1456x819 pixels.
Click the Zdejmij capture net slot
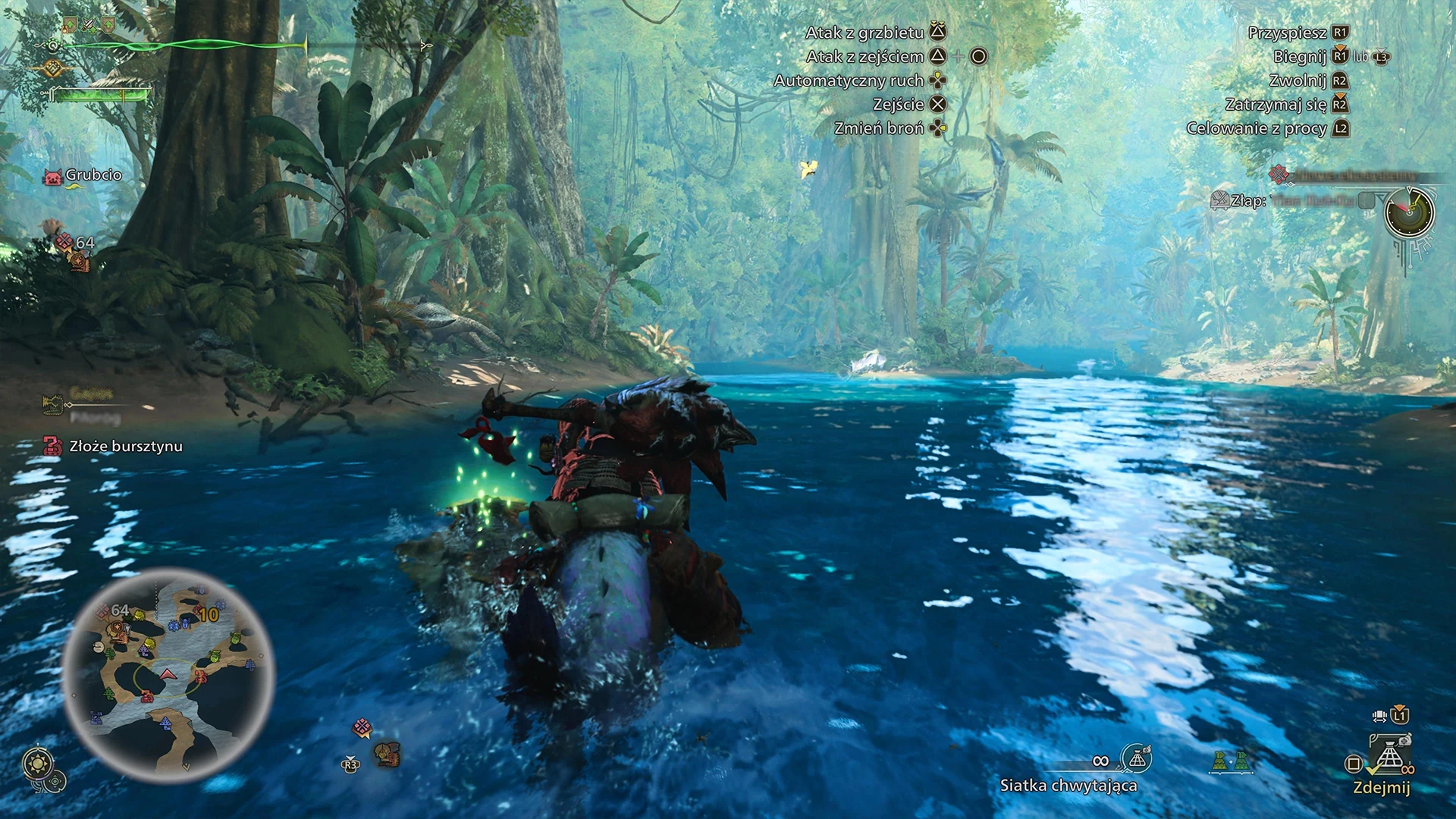point(1389,758)
